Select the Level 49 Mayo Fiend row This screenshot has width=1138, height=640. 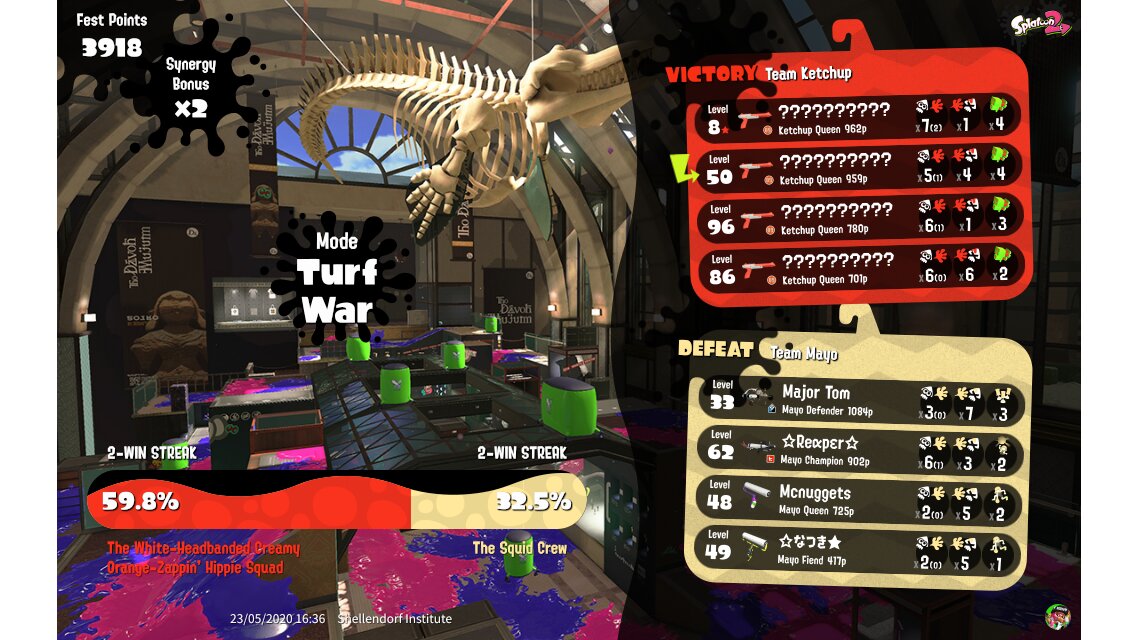861,550
